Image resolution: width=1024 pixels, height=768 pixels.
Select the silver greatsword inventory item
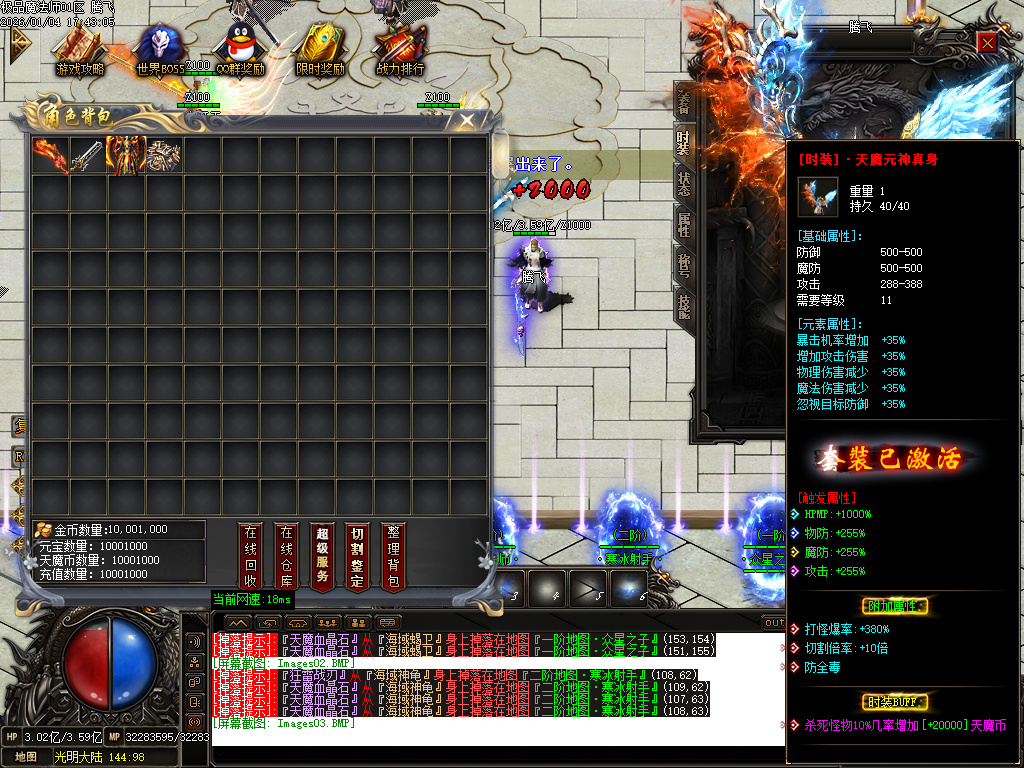88,155
